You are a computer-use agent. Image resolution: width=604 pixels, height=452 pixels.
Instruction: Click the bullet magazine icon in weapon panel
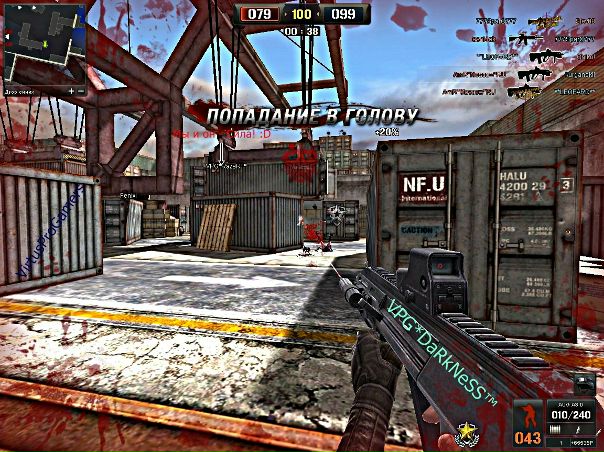(558, 428)
